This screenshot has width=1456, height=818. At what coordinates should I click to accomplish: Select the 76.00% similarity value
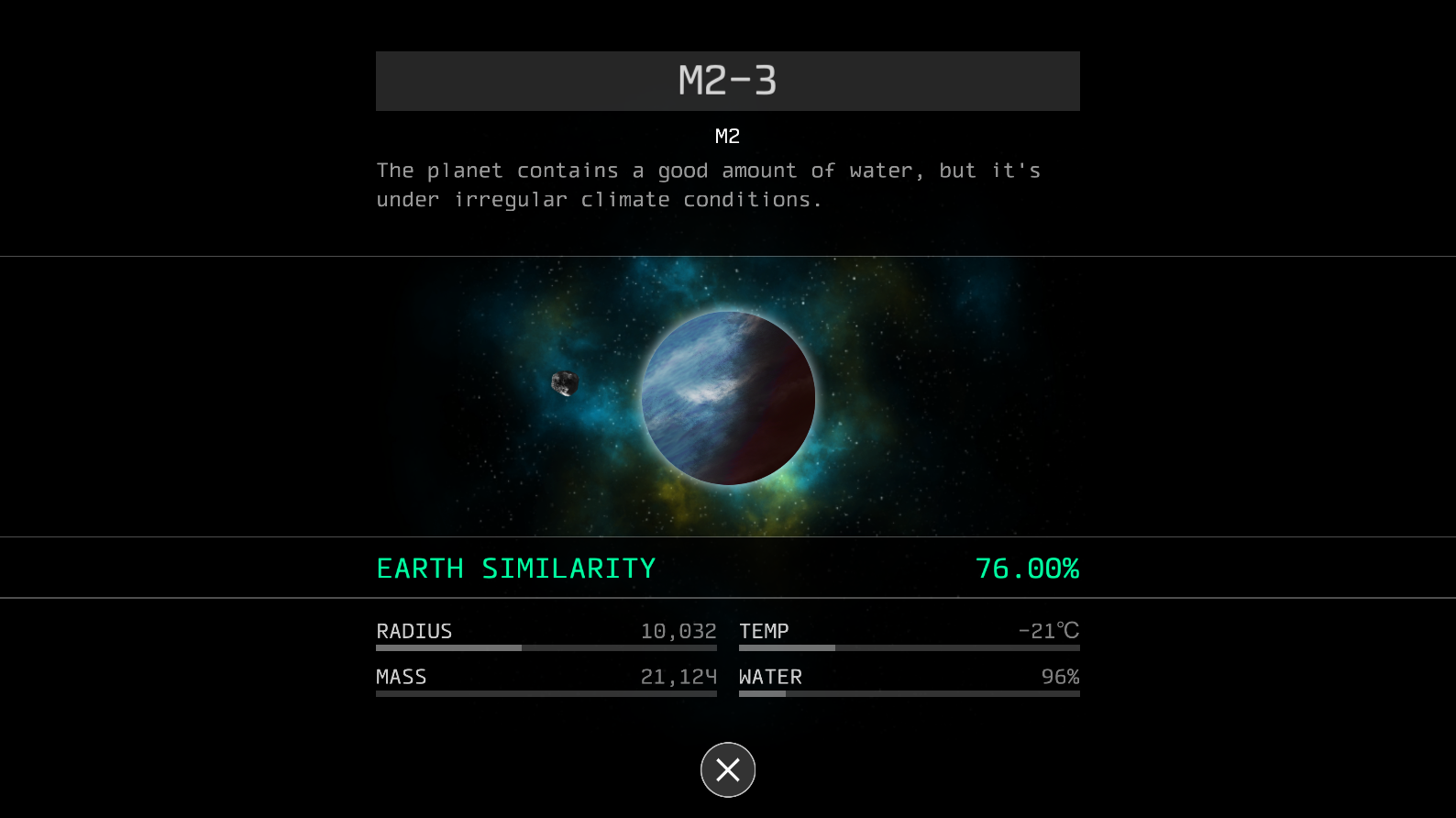[x=1028, y=568]
